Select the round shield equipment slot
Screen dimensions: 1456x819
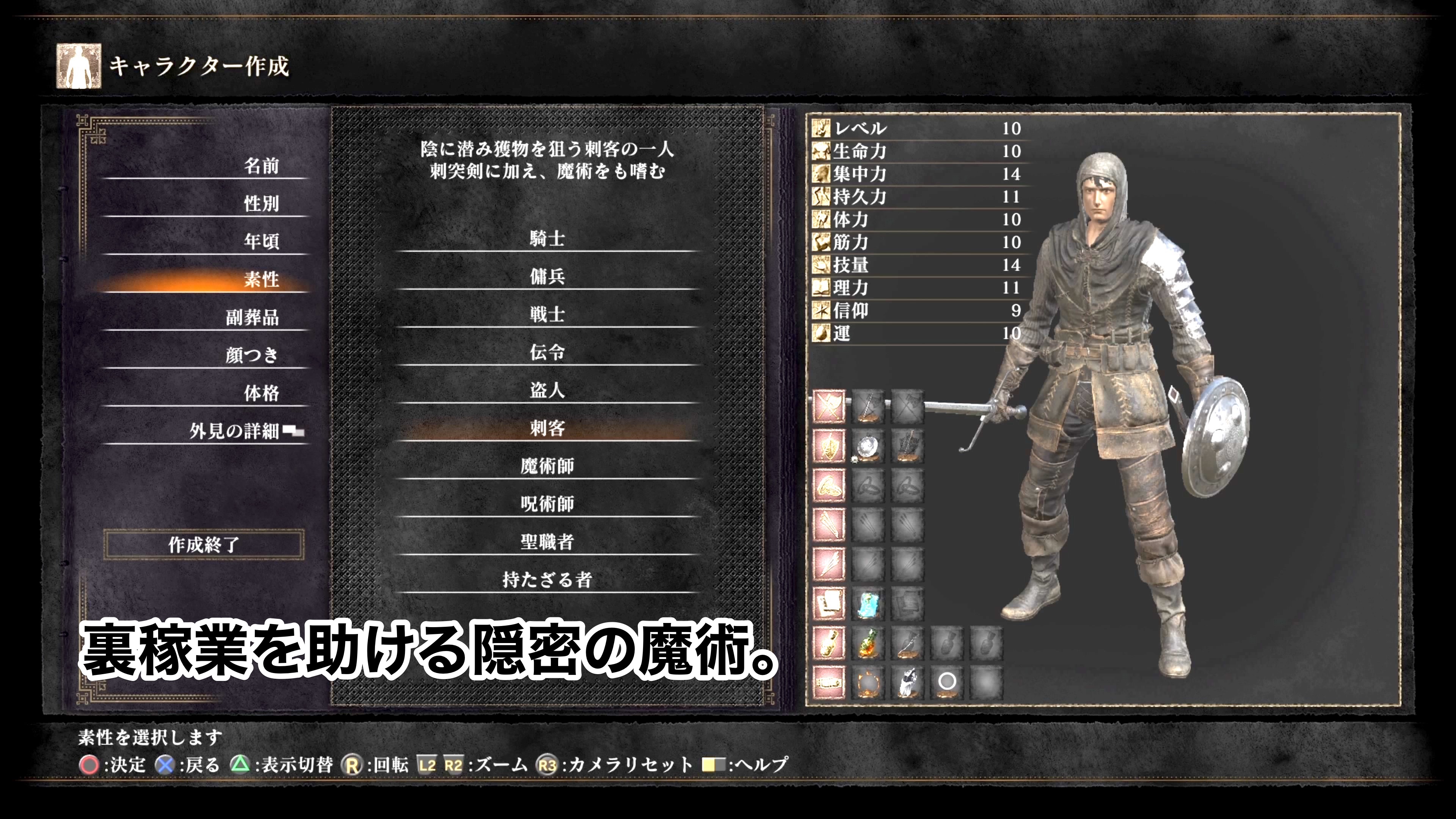coord(867,447)
